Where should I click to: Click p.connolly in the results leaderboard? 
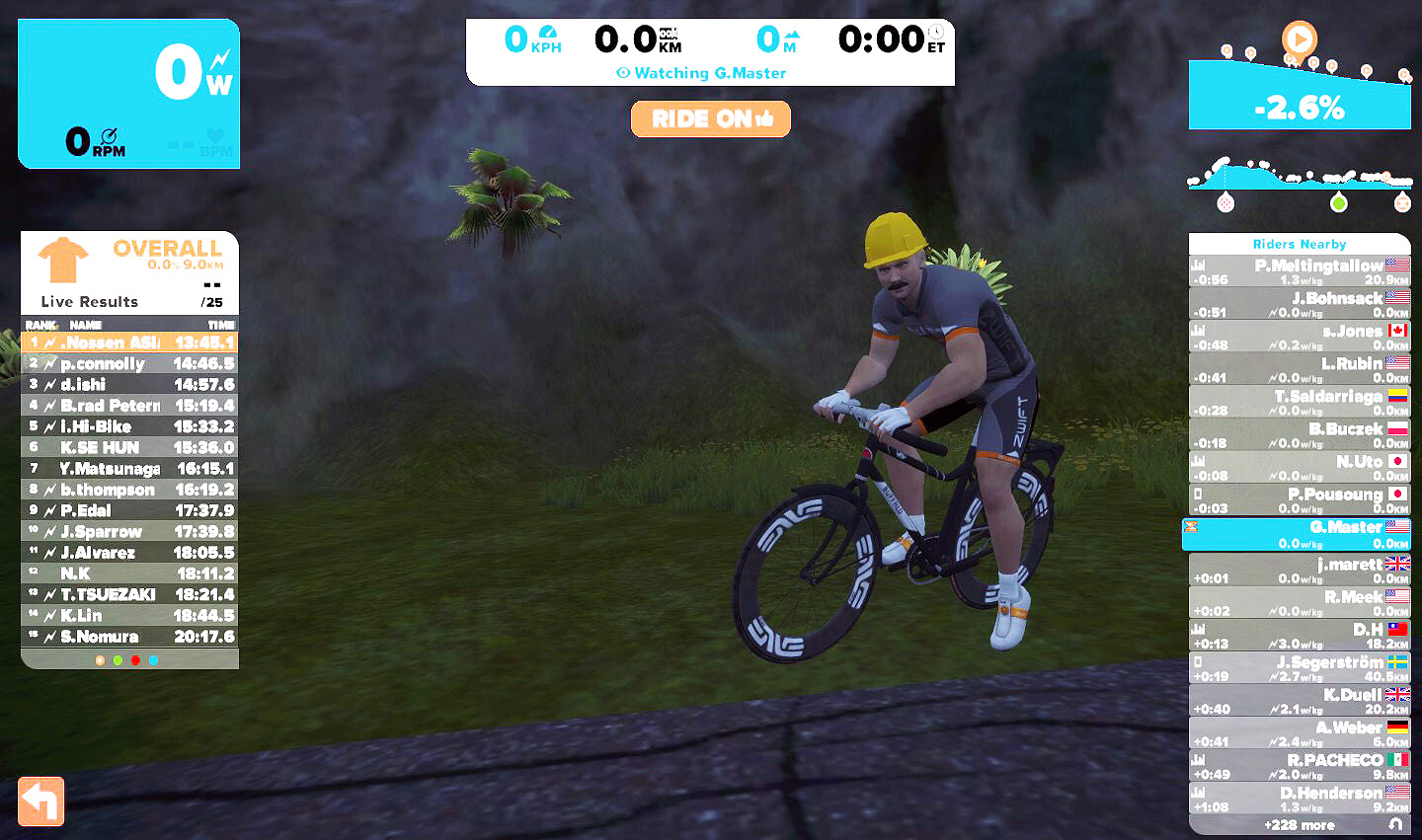pos(129,364)
